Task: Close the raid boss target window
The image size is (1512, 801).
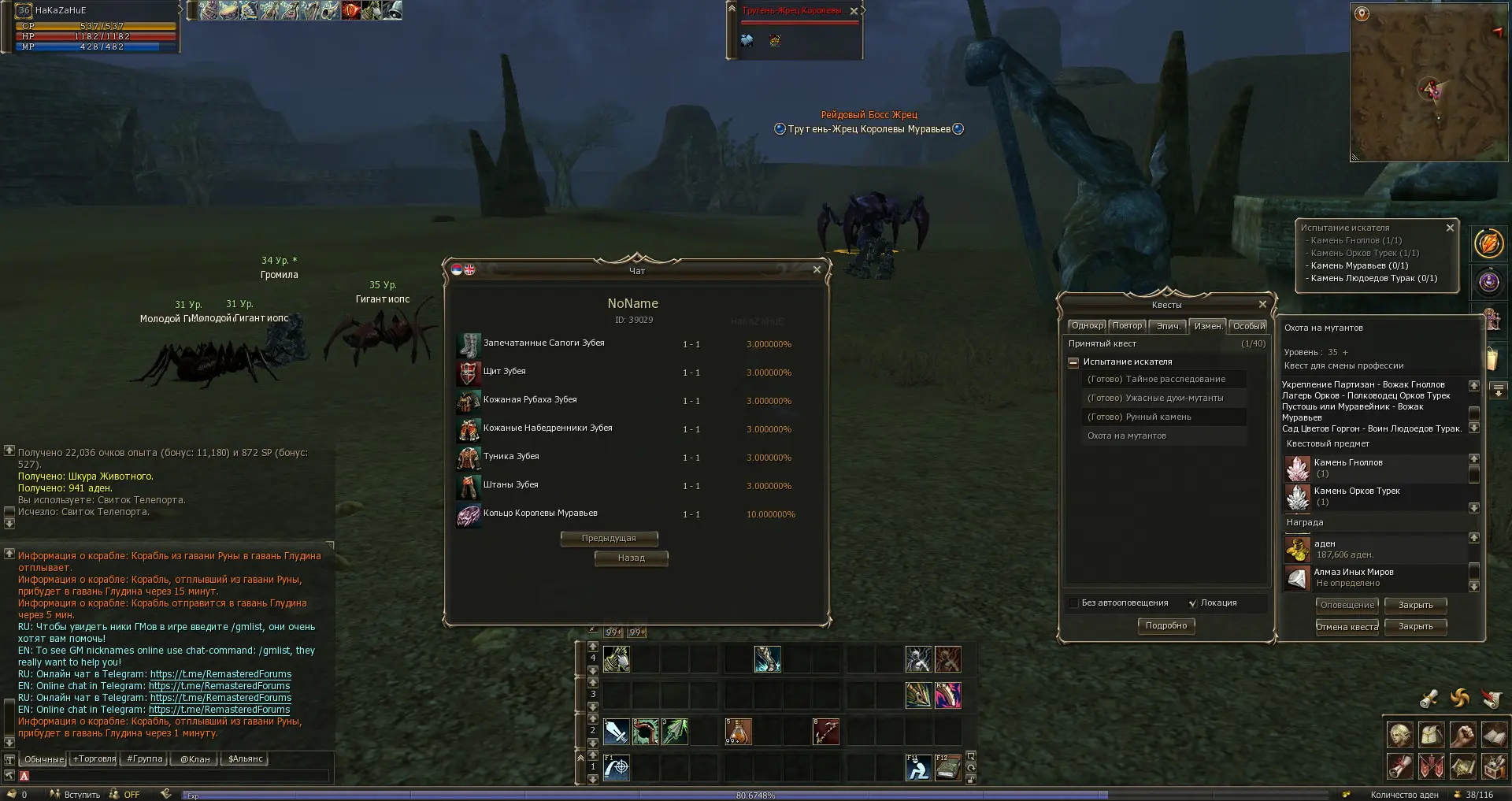Action: tap(854, 11)
